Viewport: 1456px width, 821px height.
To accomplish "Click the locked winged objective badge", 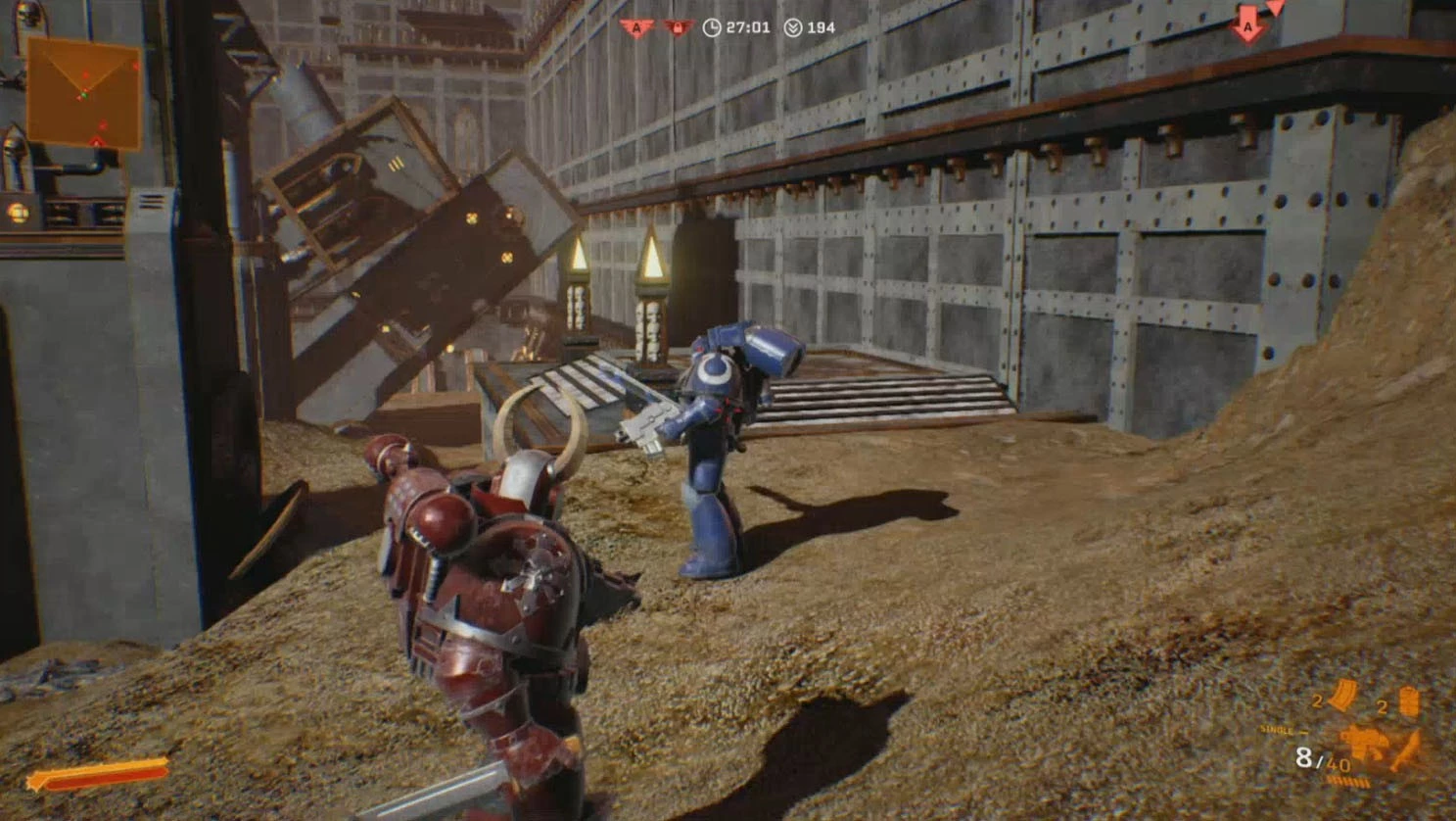I will click(676, 28).
